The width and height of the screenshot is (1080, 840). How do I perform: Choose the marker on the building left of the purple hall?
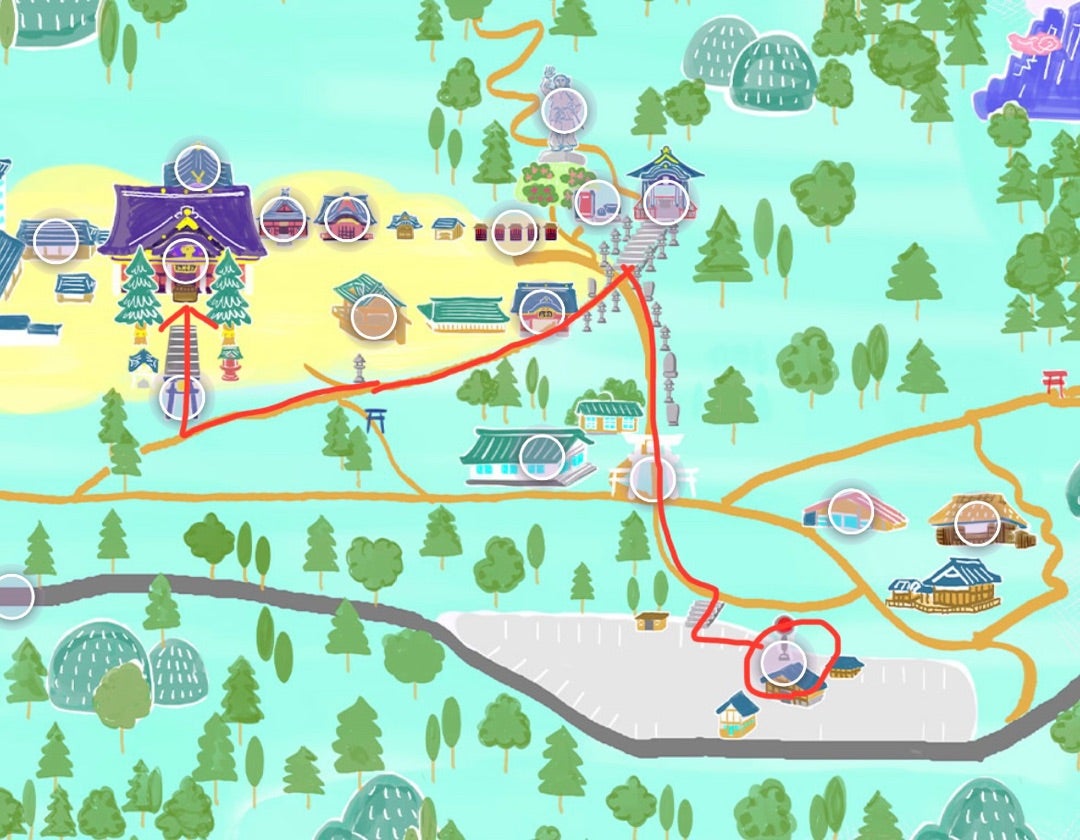pyautogui.click(x=56, y=241)
